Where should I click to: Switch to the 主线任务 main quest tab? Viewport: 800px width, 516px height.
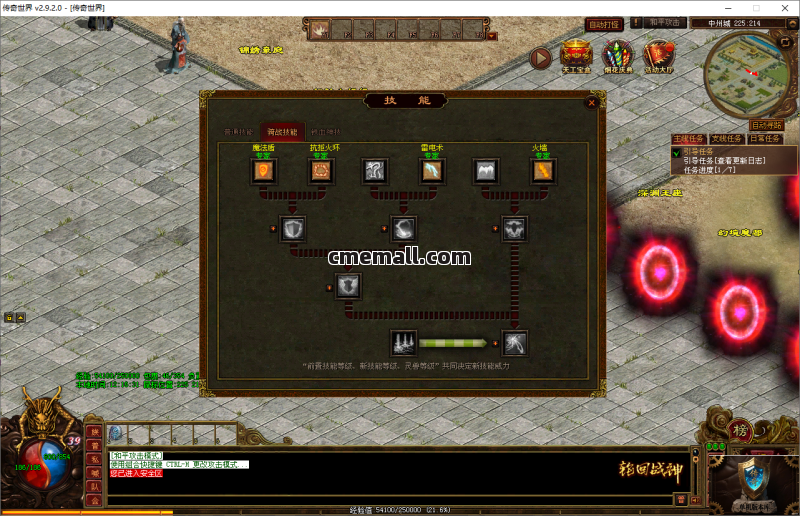(689, 139)
